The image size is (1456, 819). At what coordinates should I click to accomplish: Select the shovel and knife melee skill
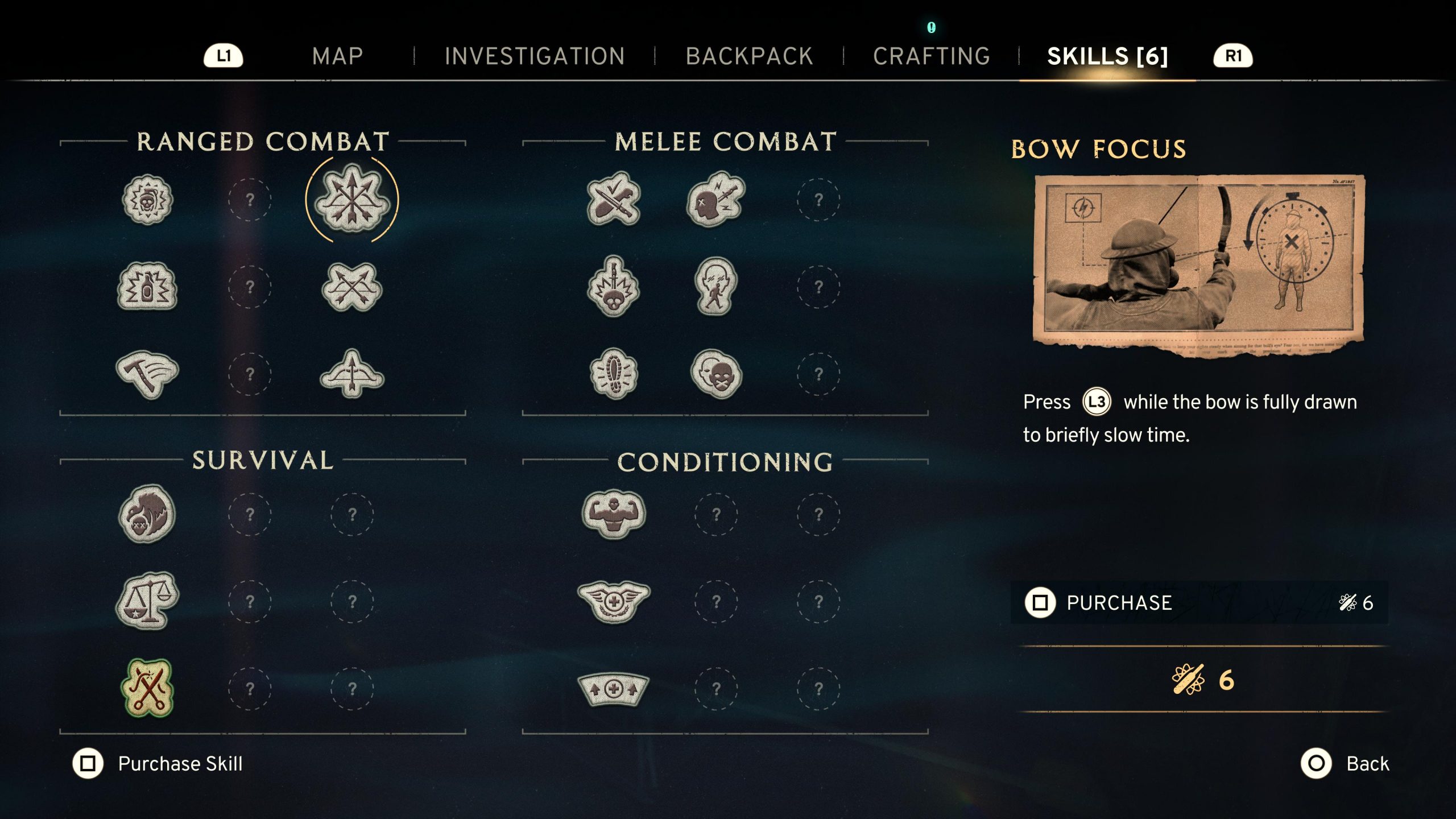point(614,200)
